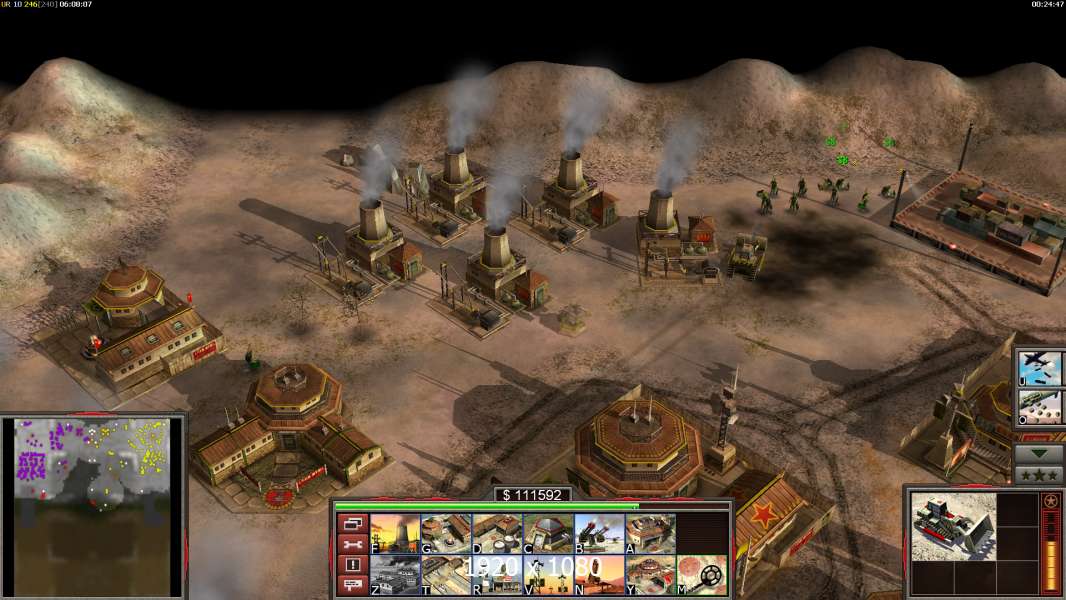Viewport: 1066px width, 600px height.
Task: Select the Barracks build icon (hotkey G)
Action: (x=446, y=534)
